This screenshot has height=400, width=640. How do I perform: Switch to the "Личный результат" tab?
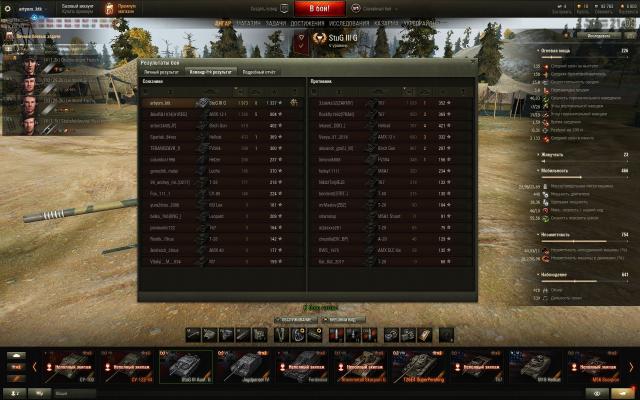[160, 72]
